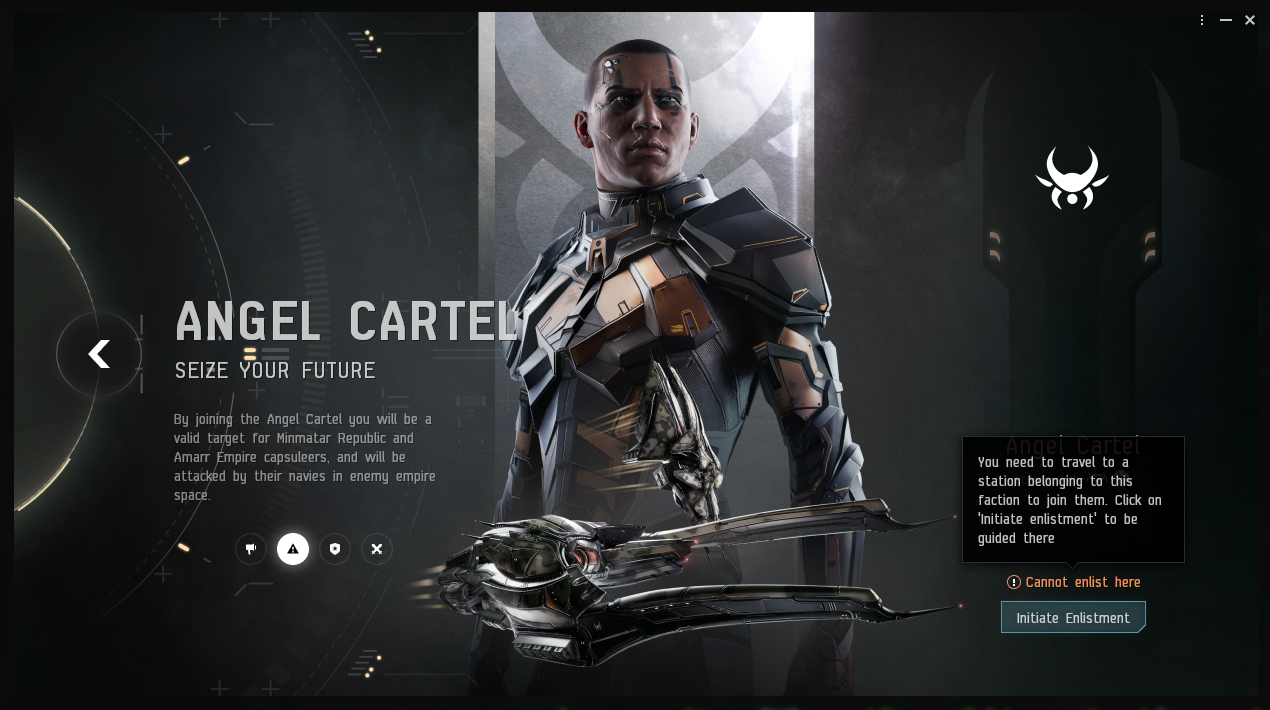Click the Initiate Enlistment button
This screenshot has height=710, width=1270.
[x=1072, y=618]
